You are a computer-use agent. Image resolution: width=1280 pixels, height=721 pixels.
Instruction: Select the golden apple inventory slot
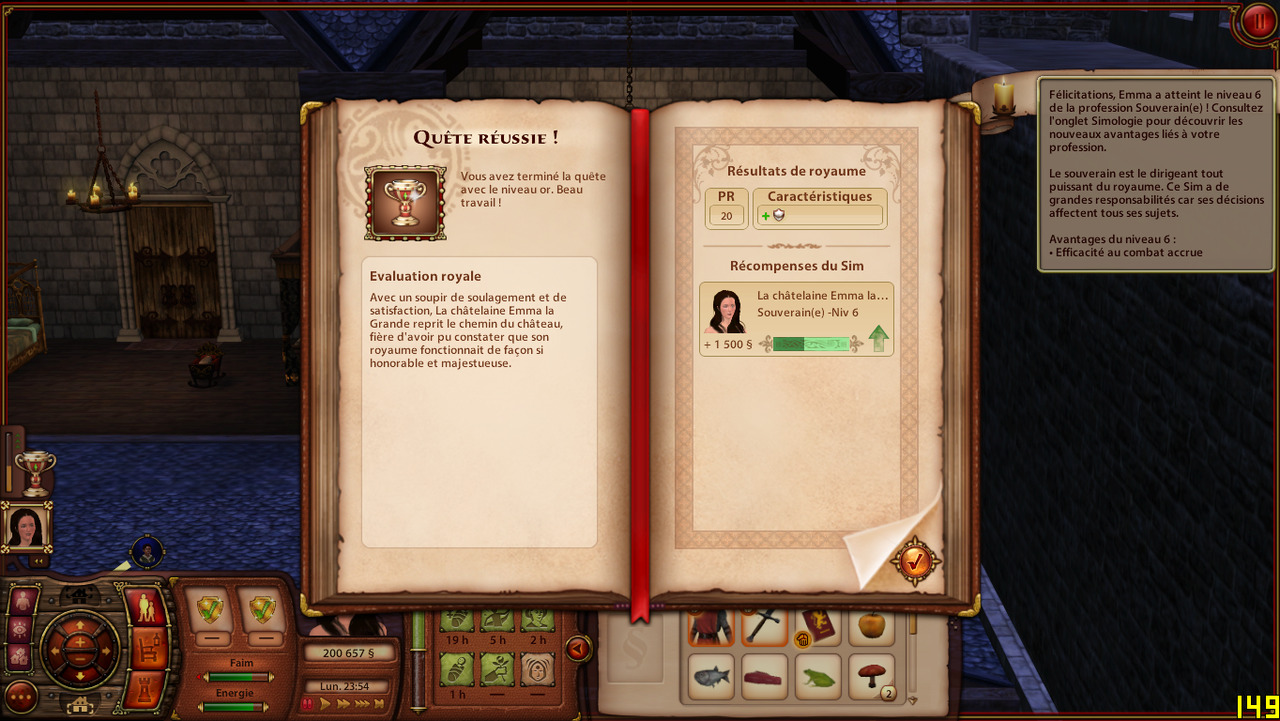[x=872, y=625]
